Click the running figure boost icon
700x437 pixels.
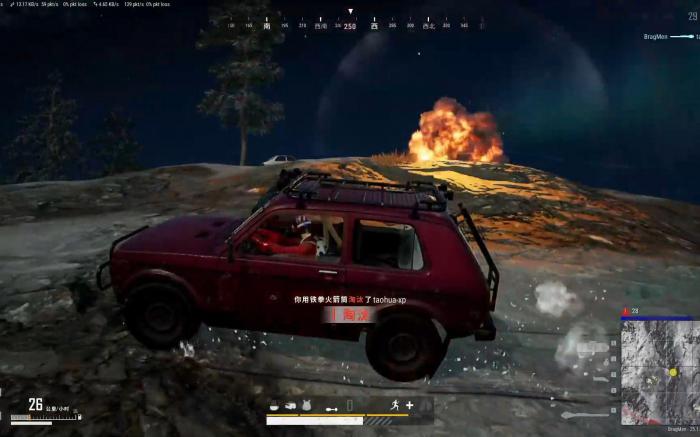[395, 405]
